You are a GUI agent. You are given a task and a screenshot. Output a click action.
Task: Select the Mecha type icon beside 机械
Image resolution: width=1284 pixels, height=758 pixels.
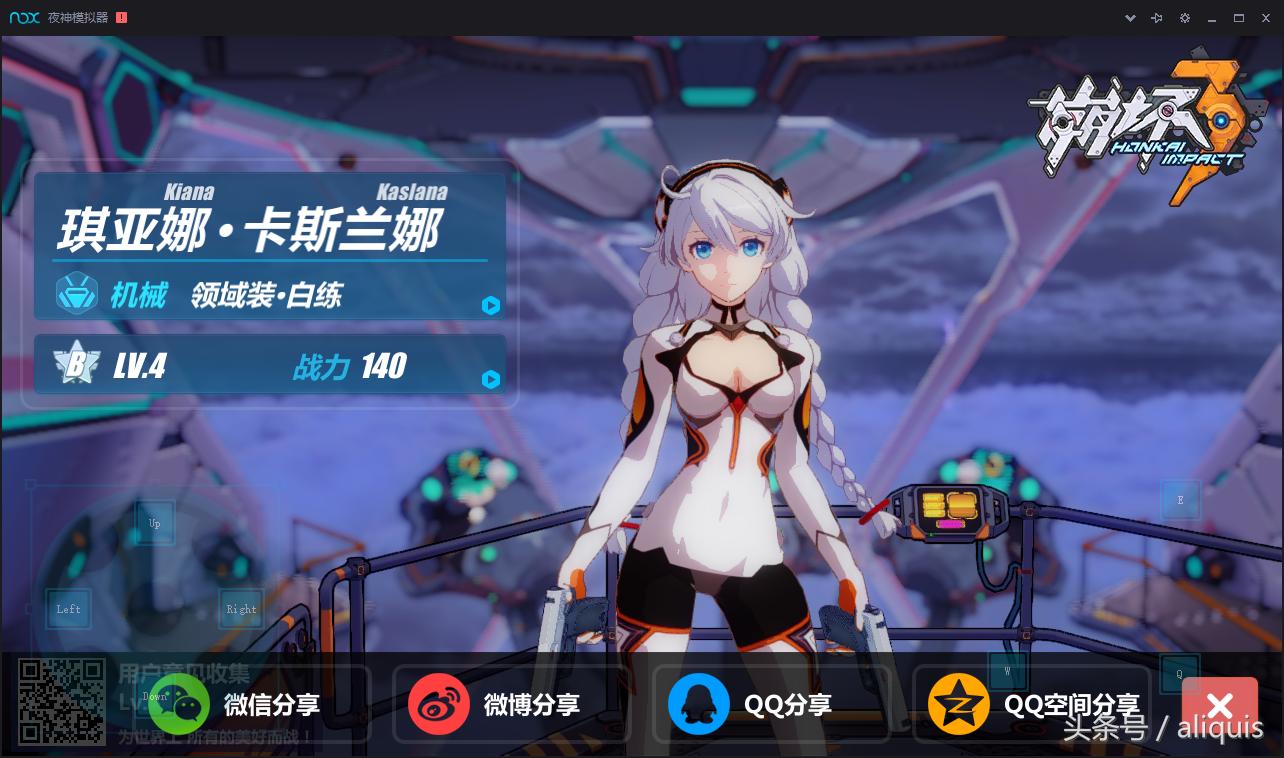point(77,293)
